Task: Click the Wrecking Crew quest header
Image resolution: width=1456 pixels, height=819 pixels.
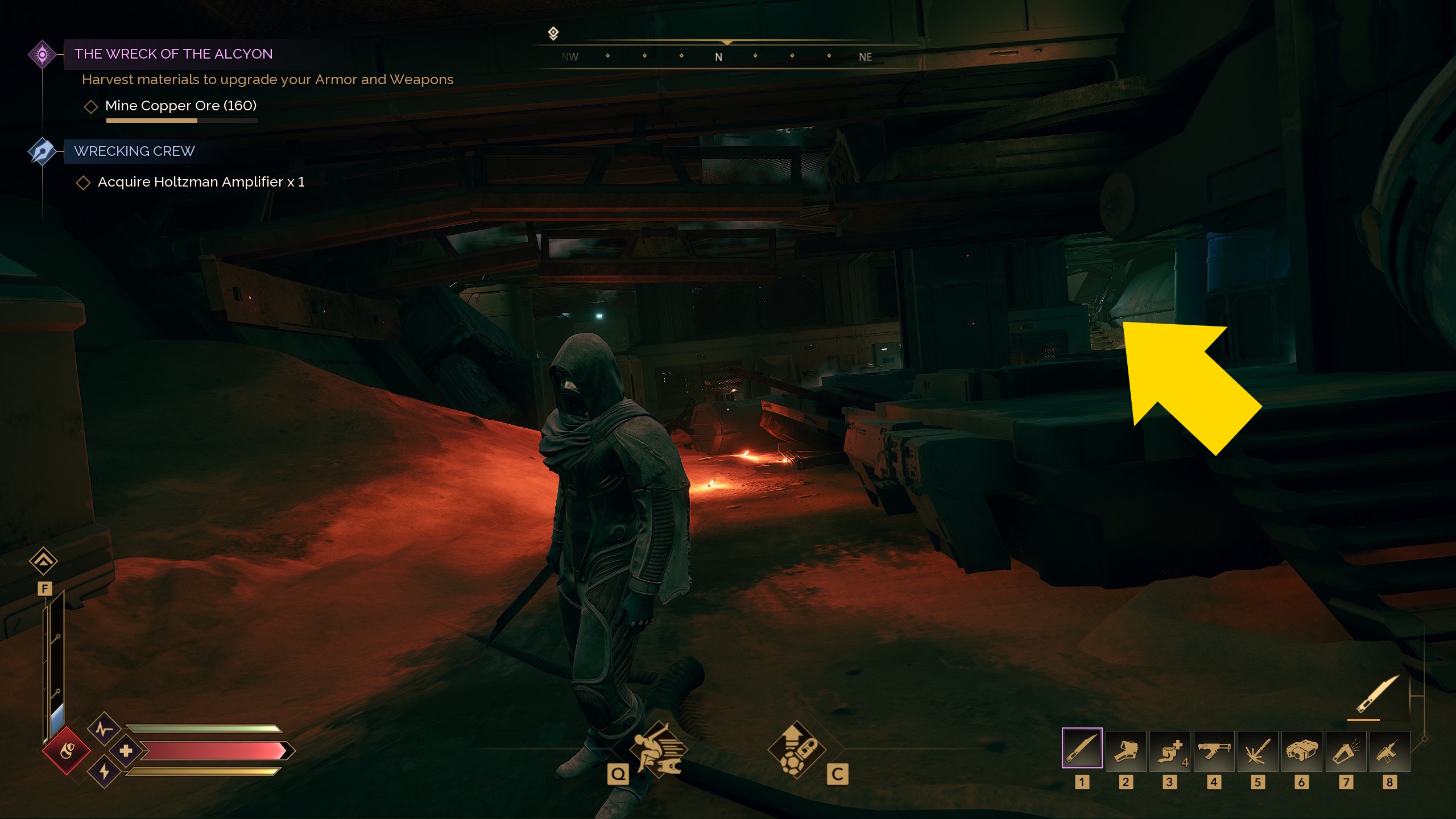Action: (134, 151)
